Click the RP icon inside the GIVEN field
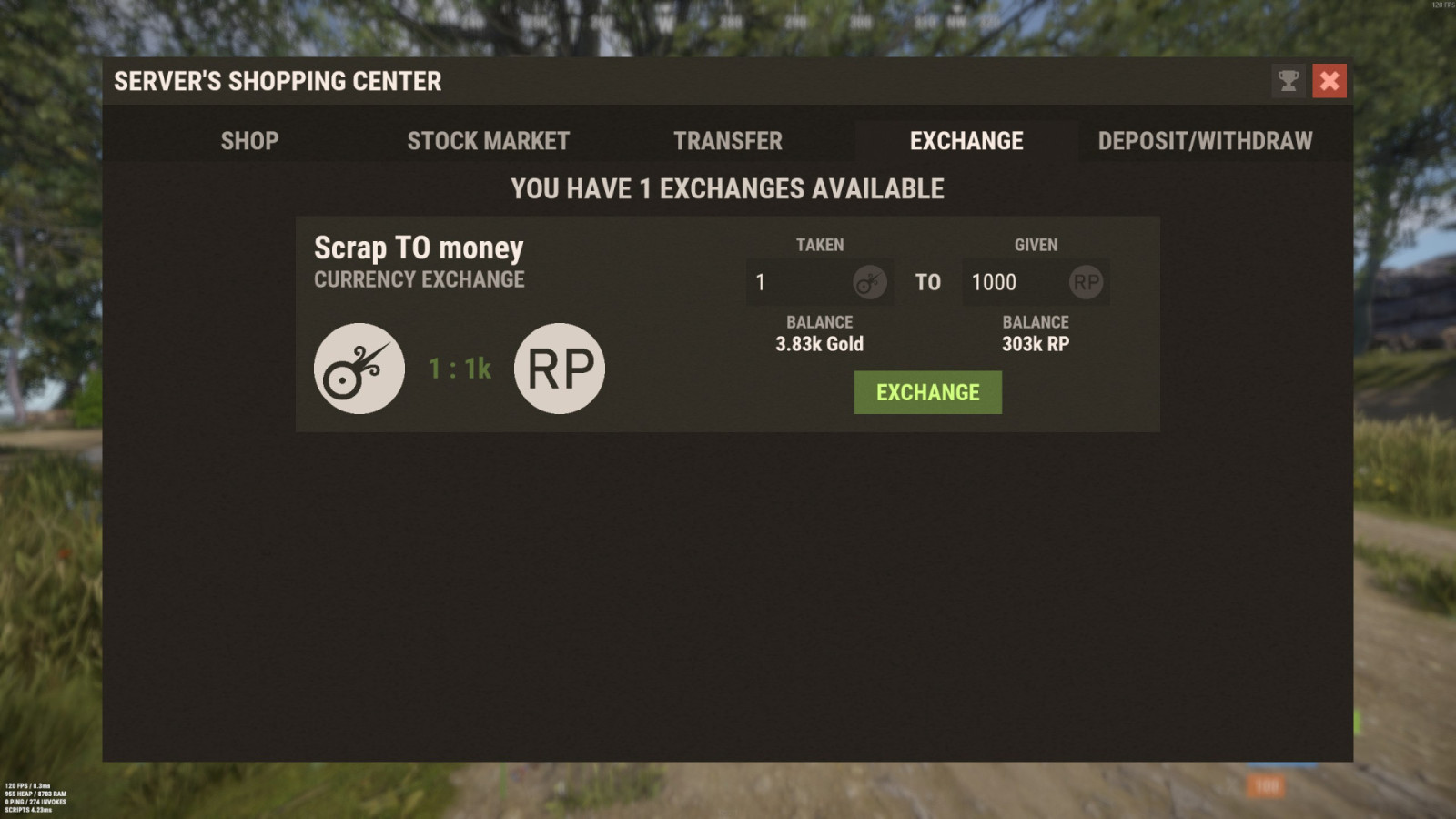The image size is (1456, 819). tap(1084, 282)
